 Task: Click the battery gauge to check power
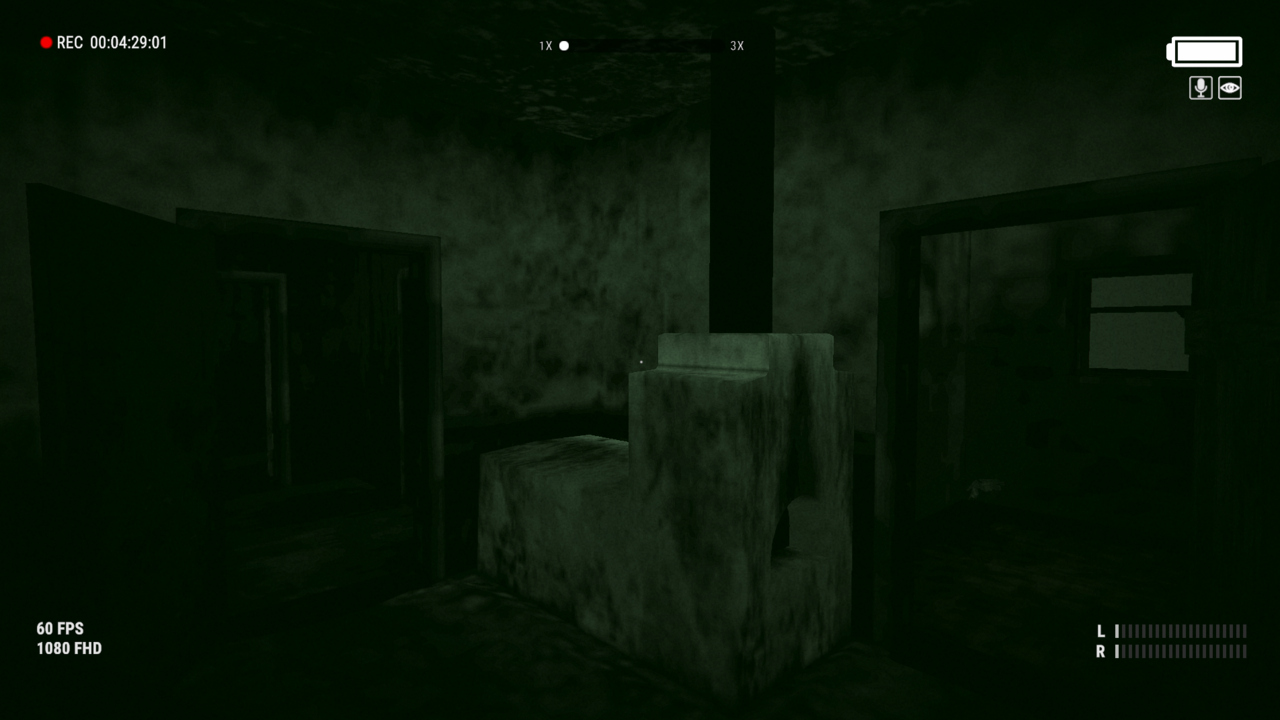(x=1204, y=51)
